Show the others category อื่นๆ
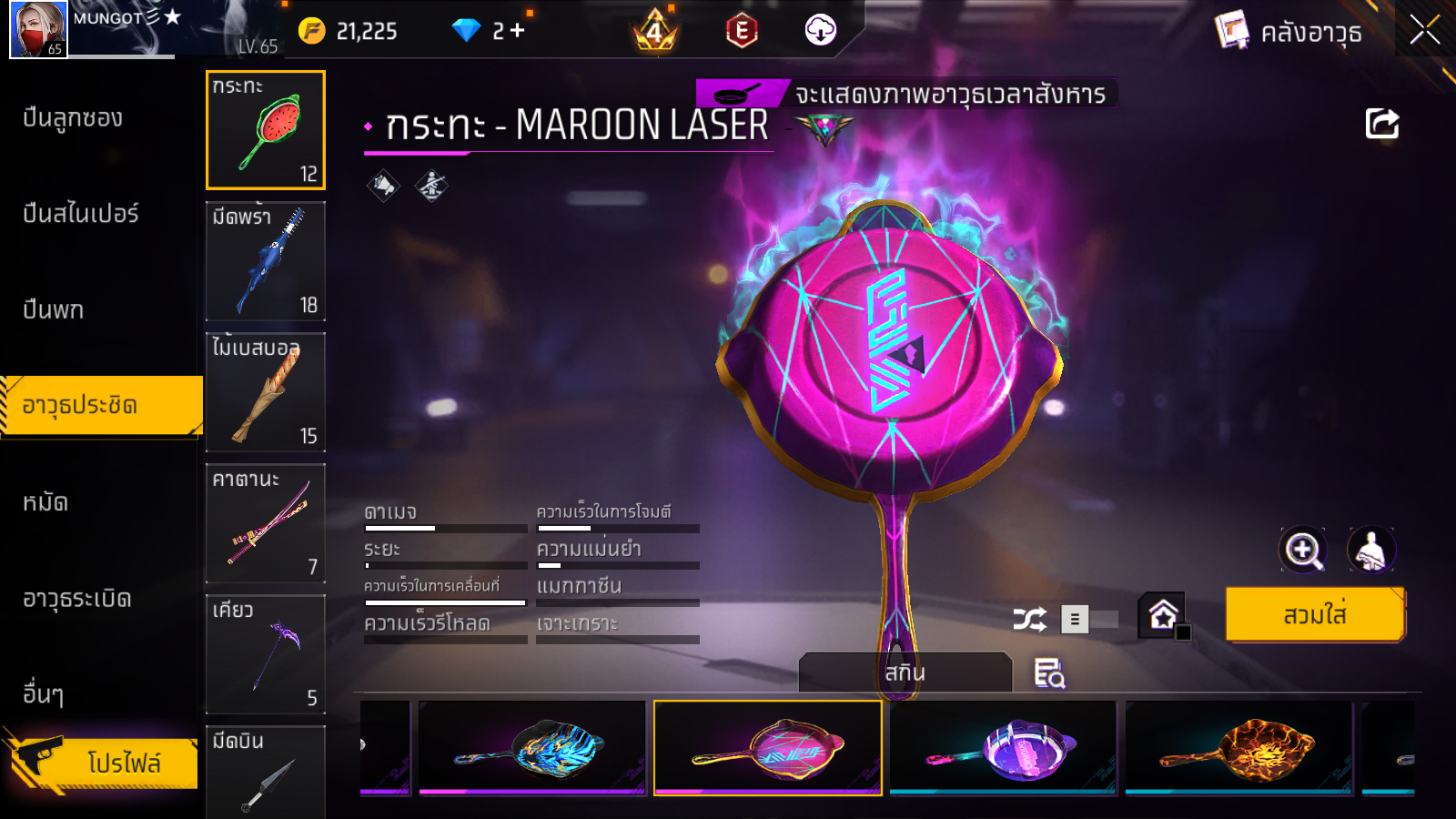 click(x=44, y=694)
